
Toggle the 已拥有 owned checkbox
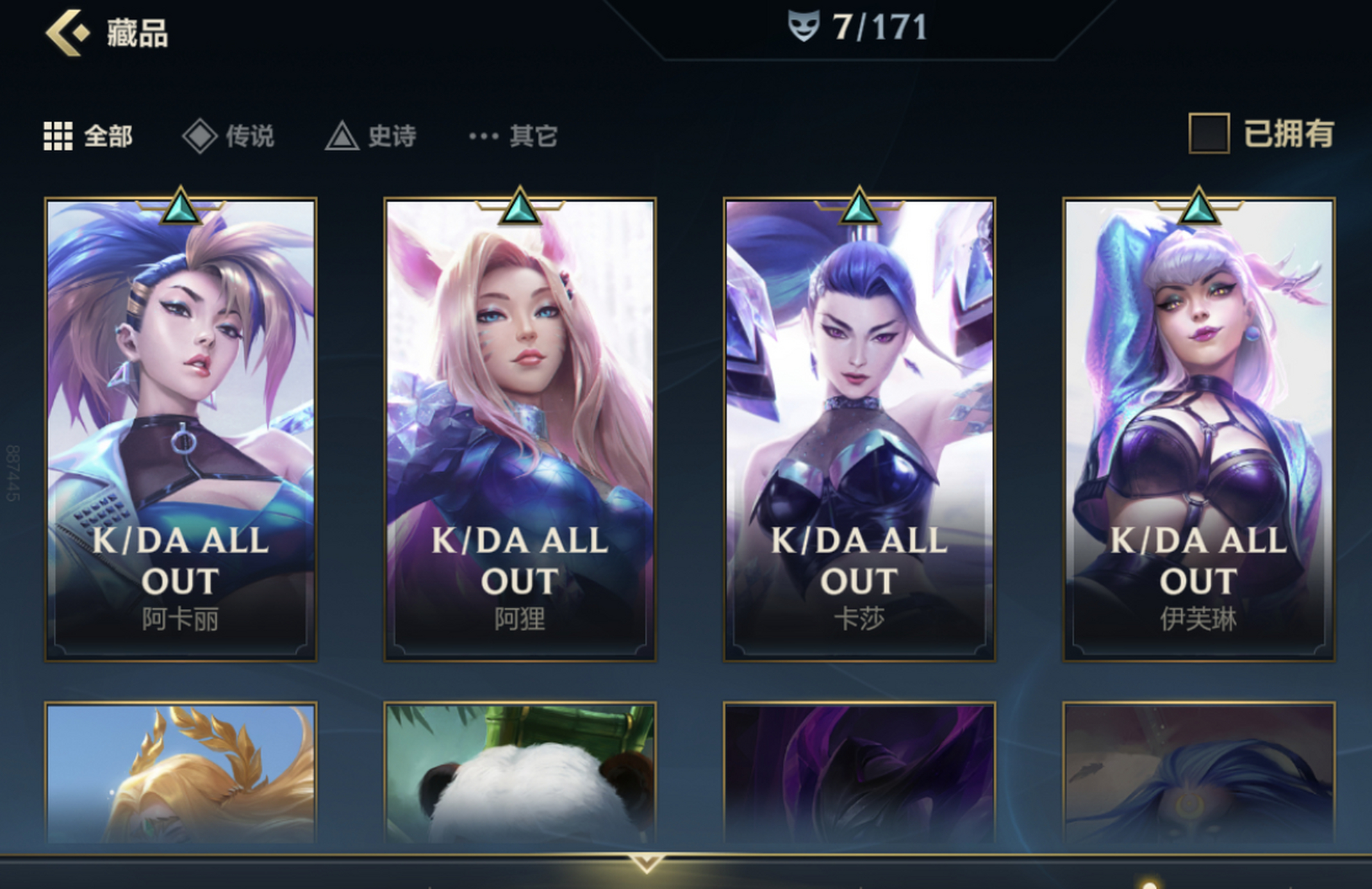click(1209, 133)
